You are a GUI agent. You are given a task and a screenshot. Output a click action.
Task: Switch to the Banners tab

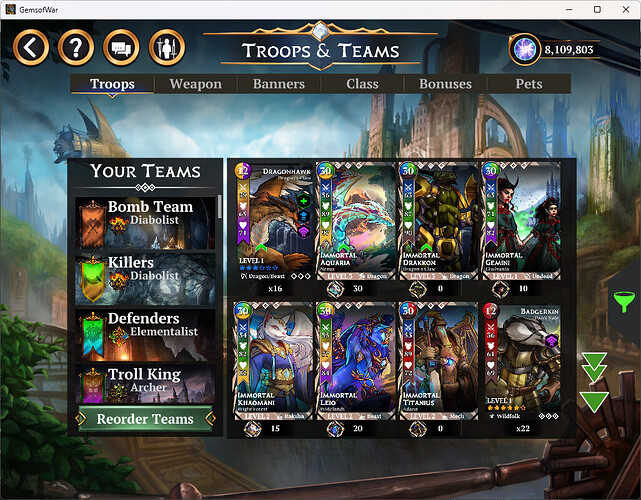[279, 84]
